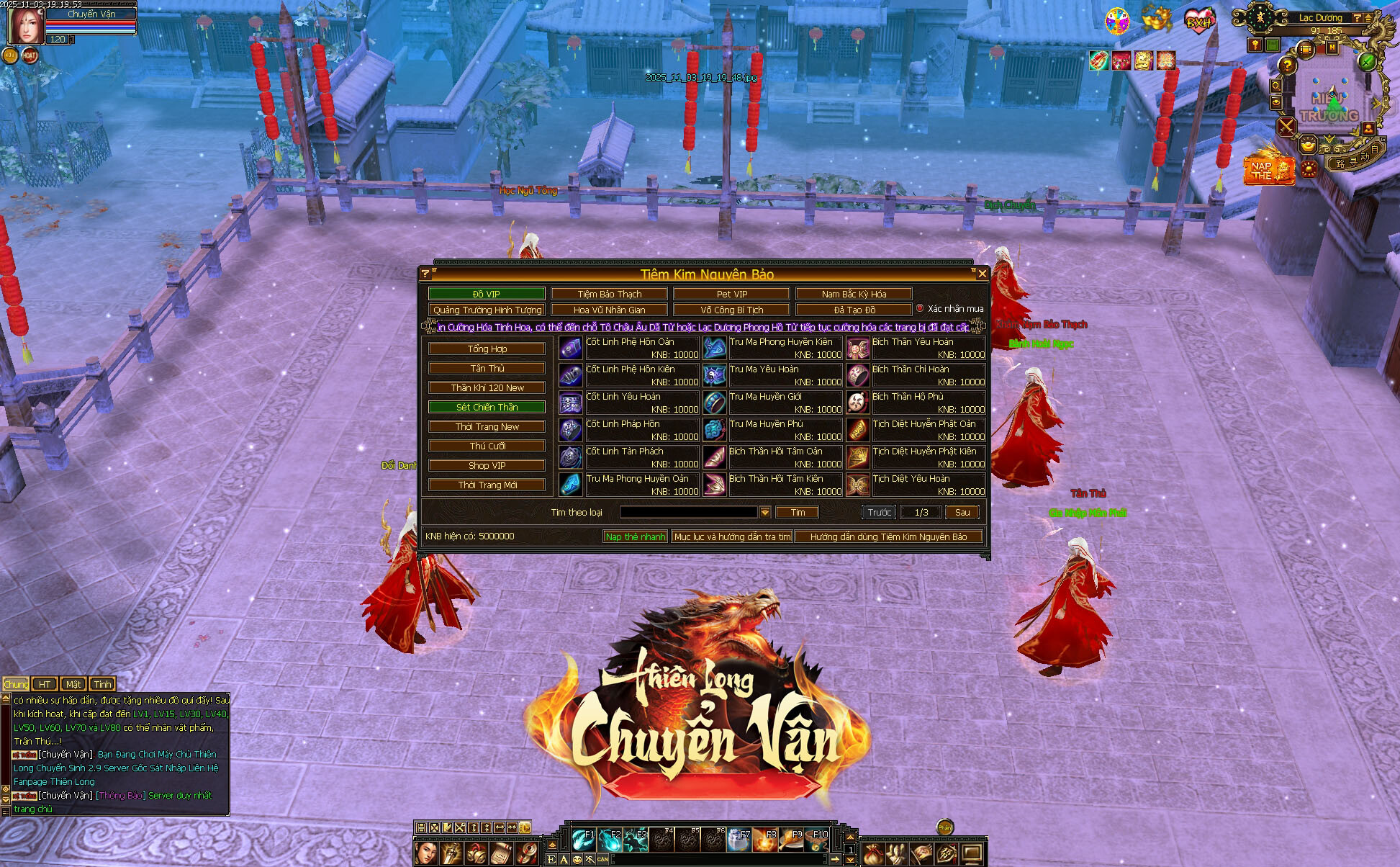The height and width of the screenshot is (867, 1400).
Task: Close the Tiệm Kim Nguyên Bảo shop window
Action: coord(982,274)
